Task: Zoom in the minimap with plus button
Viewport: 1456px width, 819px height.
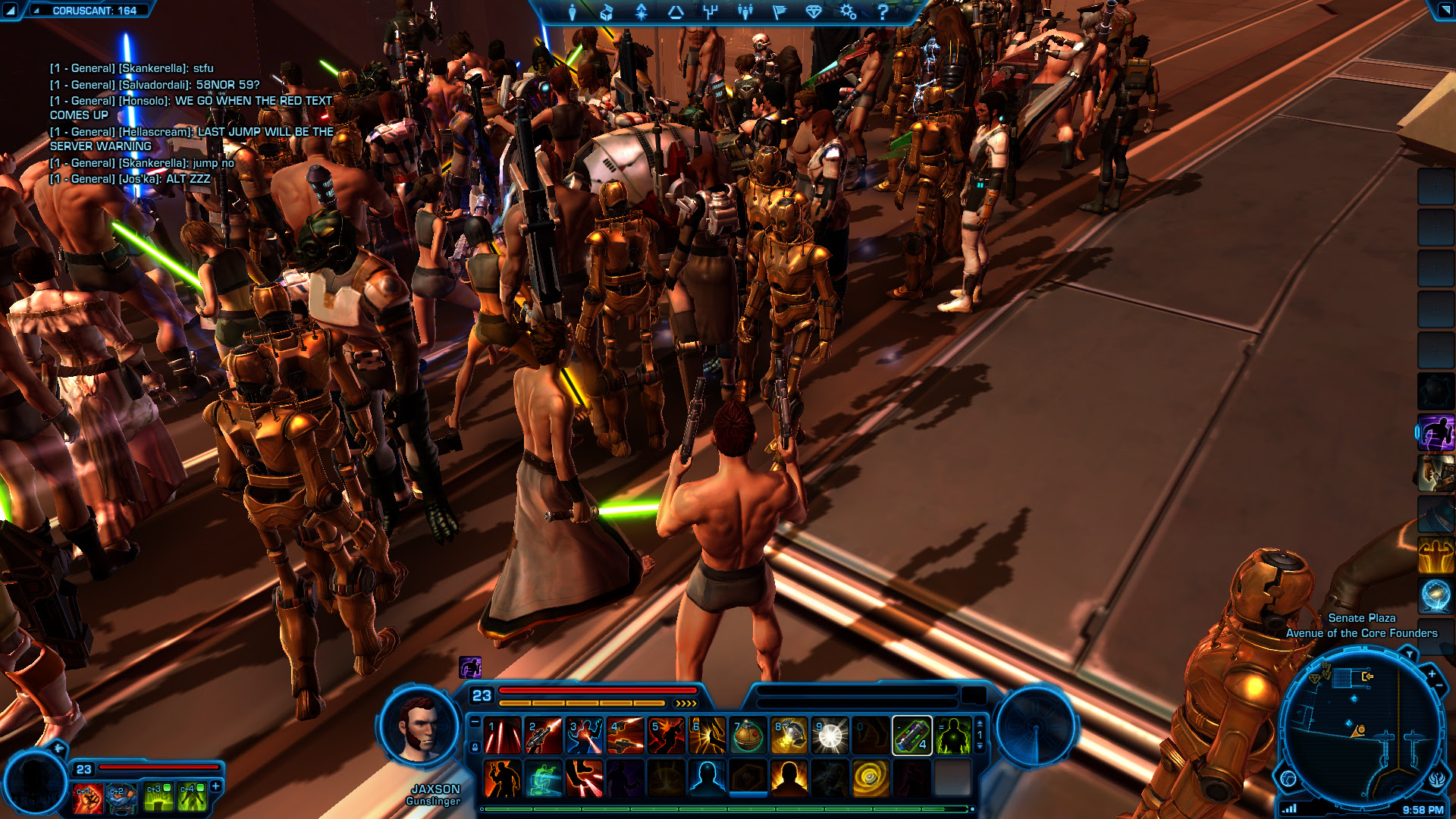Action: click(x=1432, y=673)
